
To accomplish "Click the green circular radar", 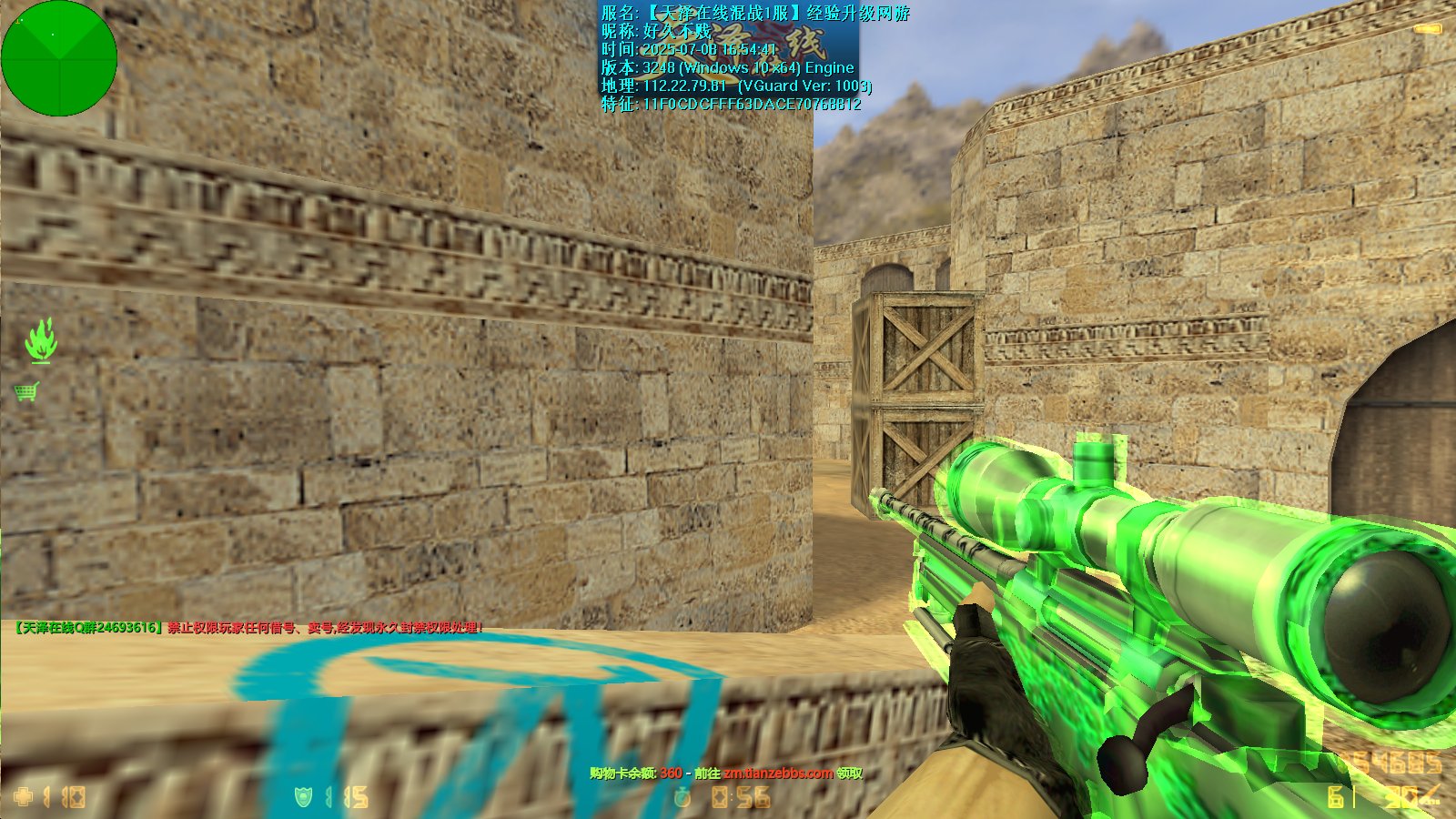I will (59, 58).
